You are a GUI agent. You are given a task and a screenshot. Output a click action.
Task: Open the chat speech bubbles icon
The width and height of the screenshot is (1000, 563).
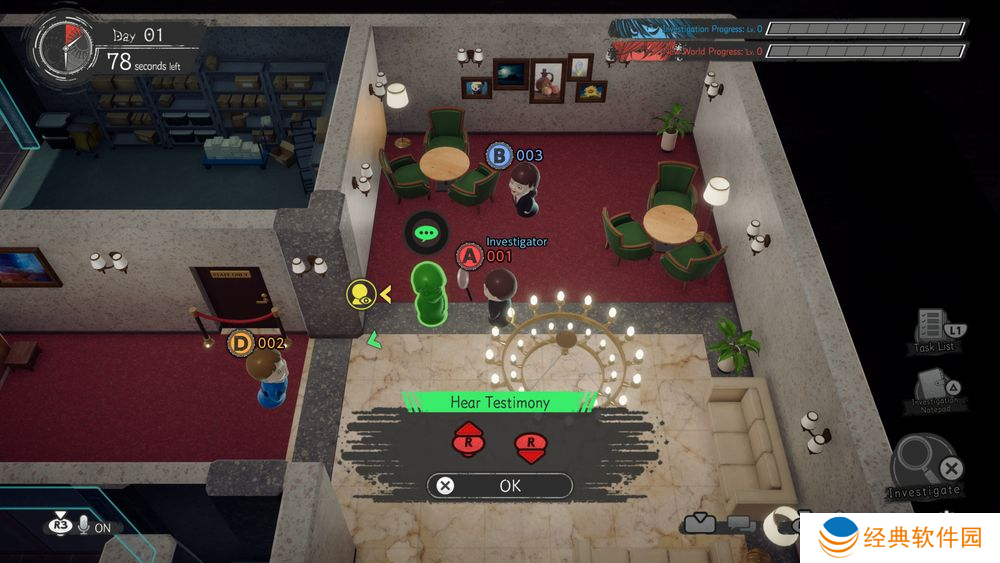pos(741,523)
